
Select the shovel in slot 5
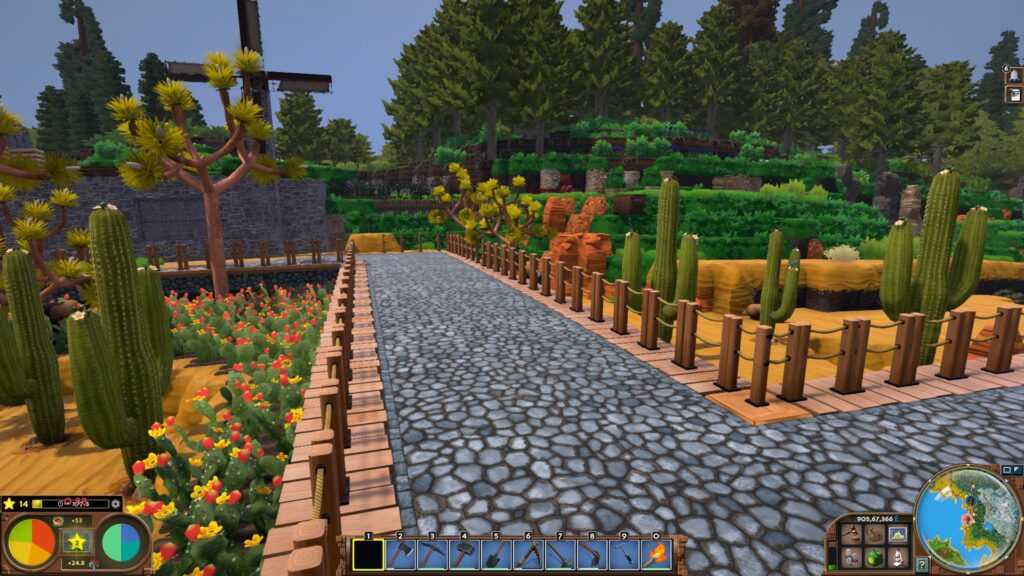click(497, 554)
